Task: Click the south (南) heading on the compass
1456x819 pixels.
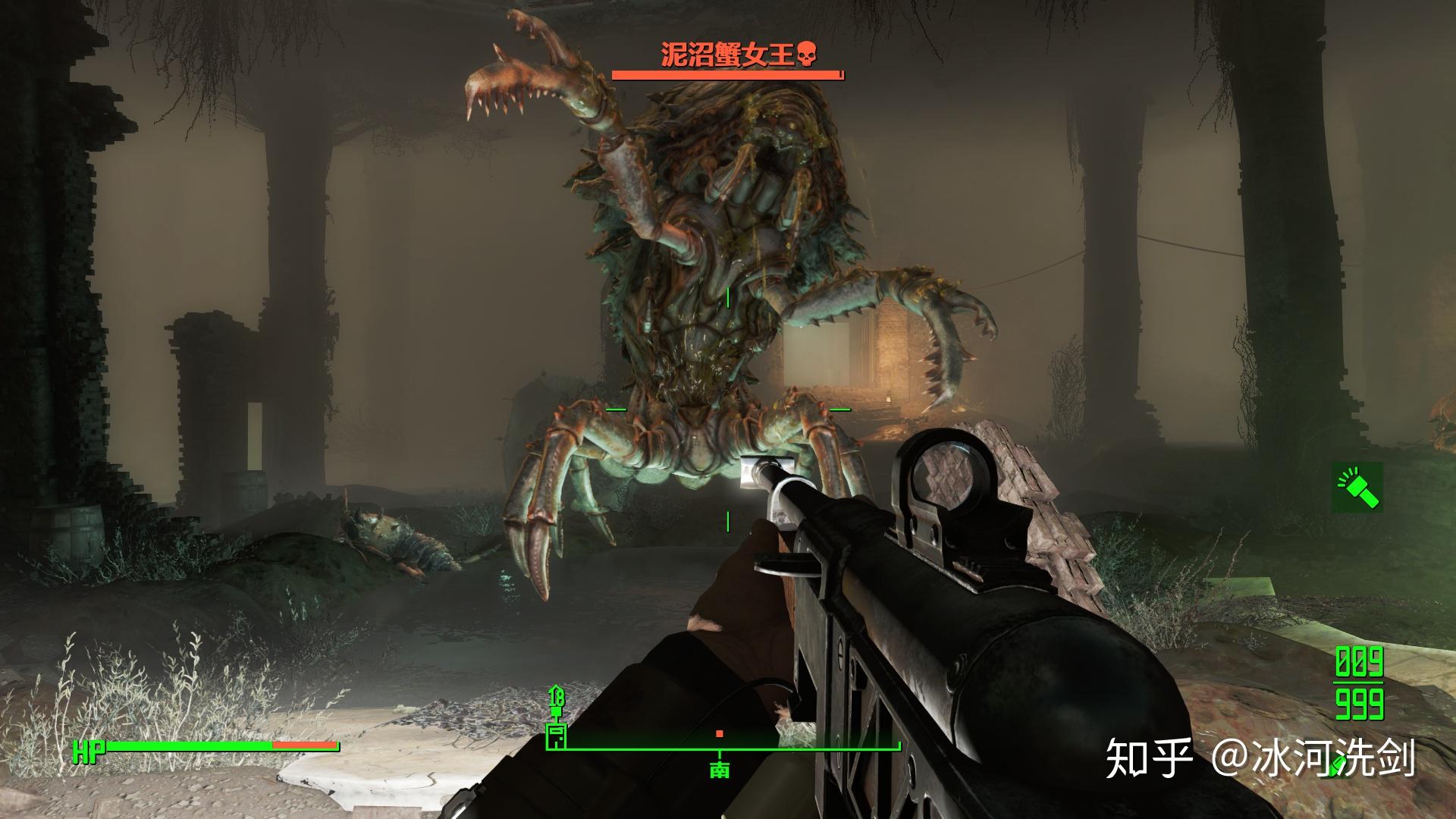Action: click(x=719, y=769)
